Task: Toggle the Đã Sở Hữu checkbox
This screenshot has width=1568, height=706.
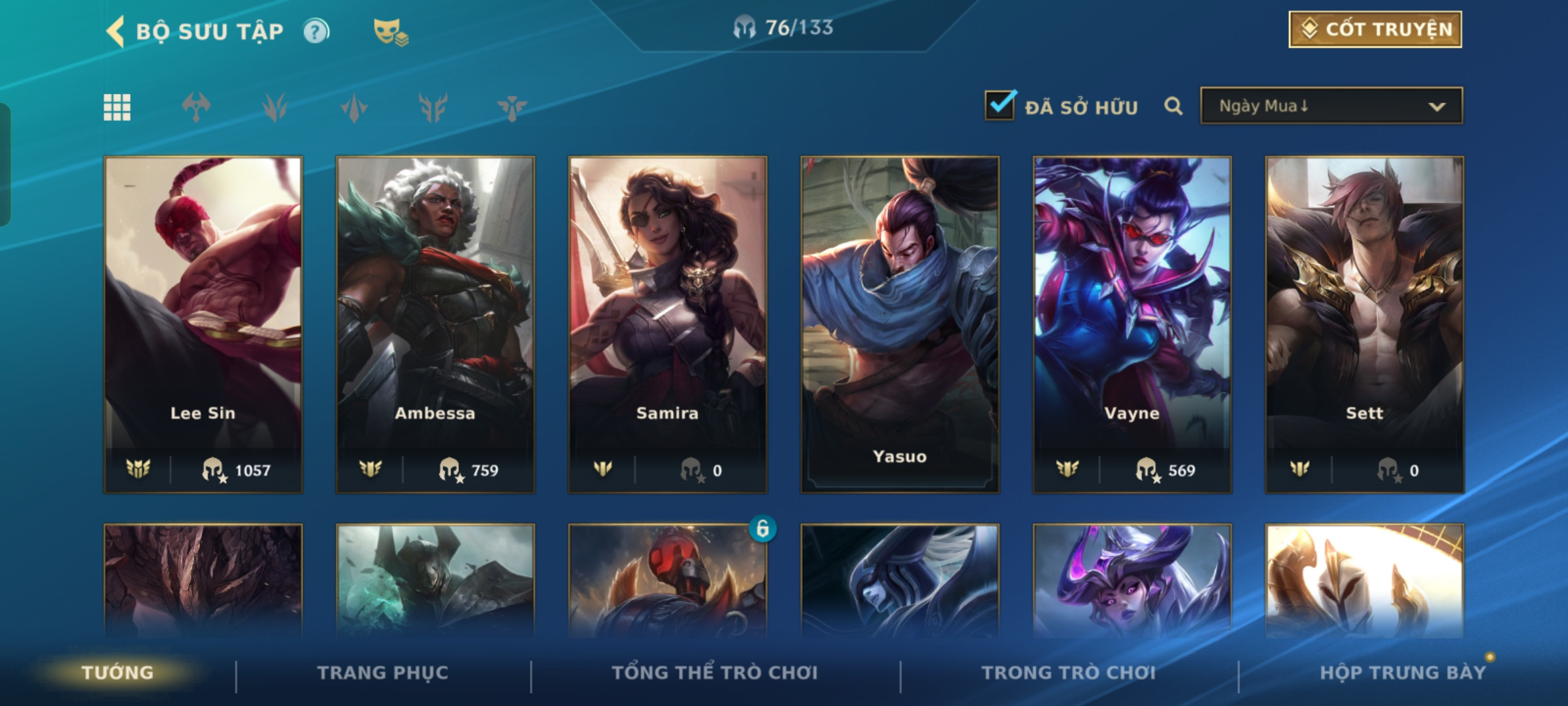Action: click(1000, 106)
